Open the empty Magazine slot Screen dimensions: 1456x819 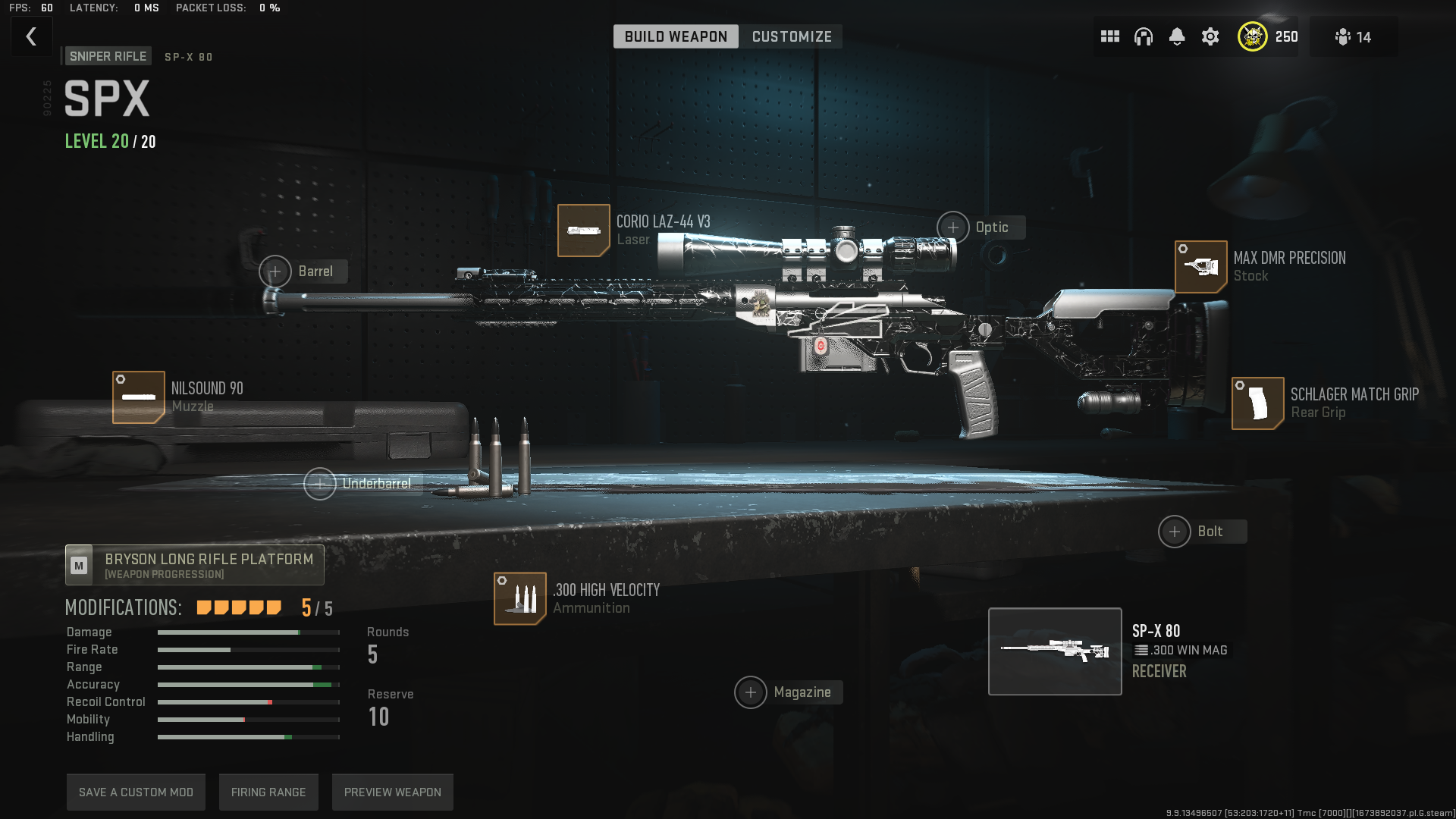tap(751, 692)
